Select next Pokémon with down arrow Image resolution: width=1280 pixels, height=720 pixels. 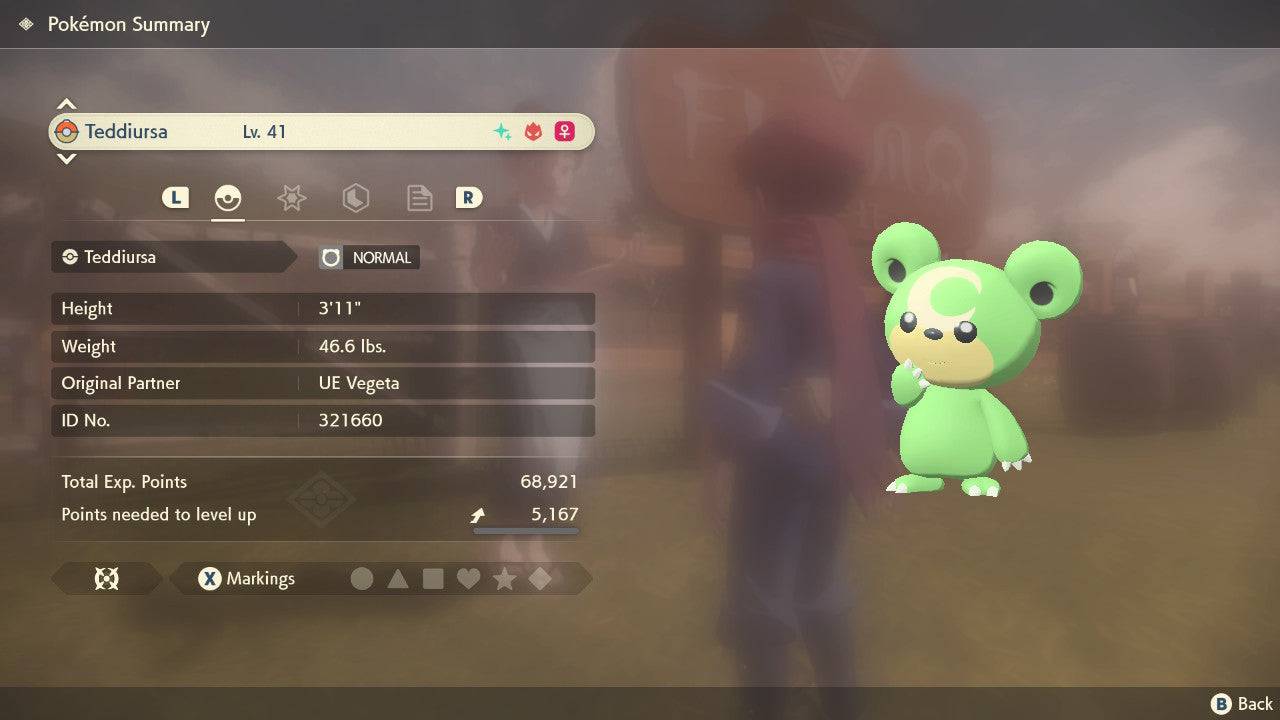pyautogui.click(x=66, y=159)
